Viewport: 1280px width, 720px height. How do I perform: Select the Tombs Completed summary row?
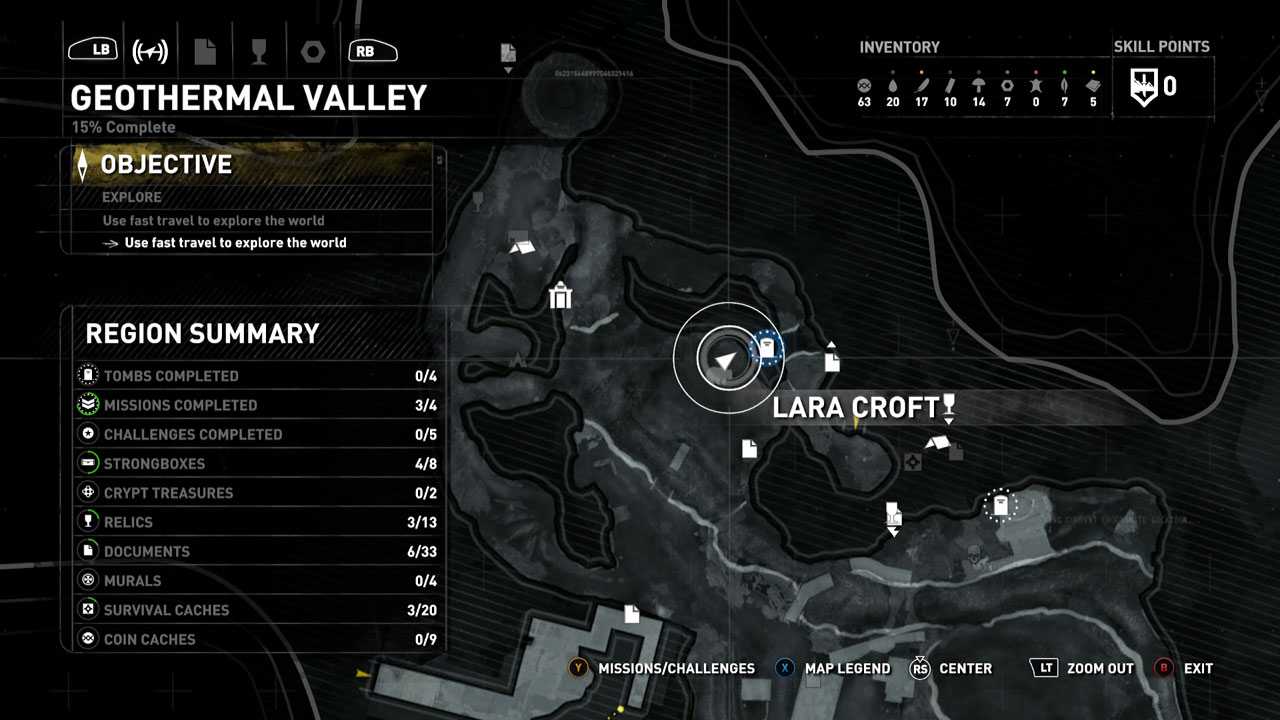pos(258,376)
